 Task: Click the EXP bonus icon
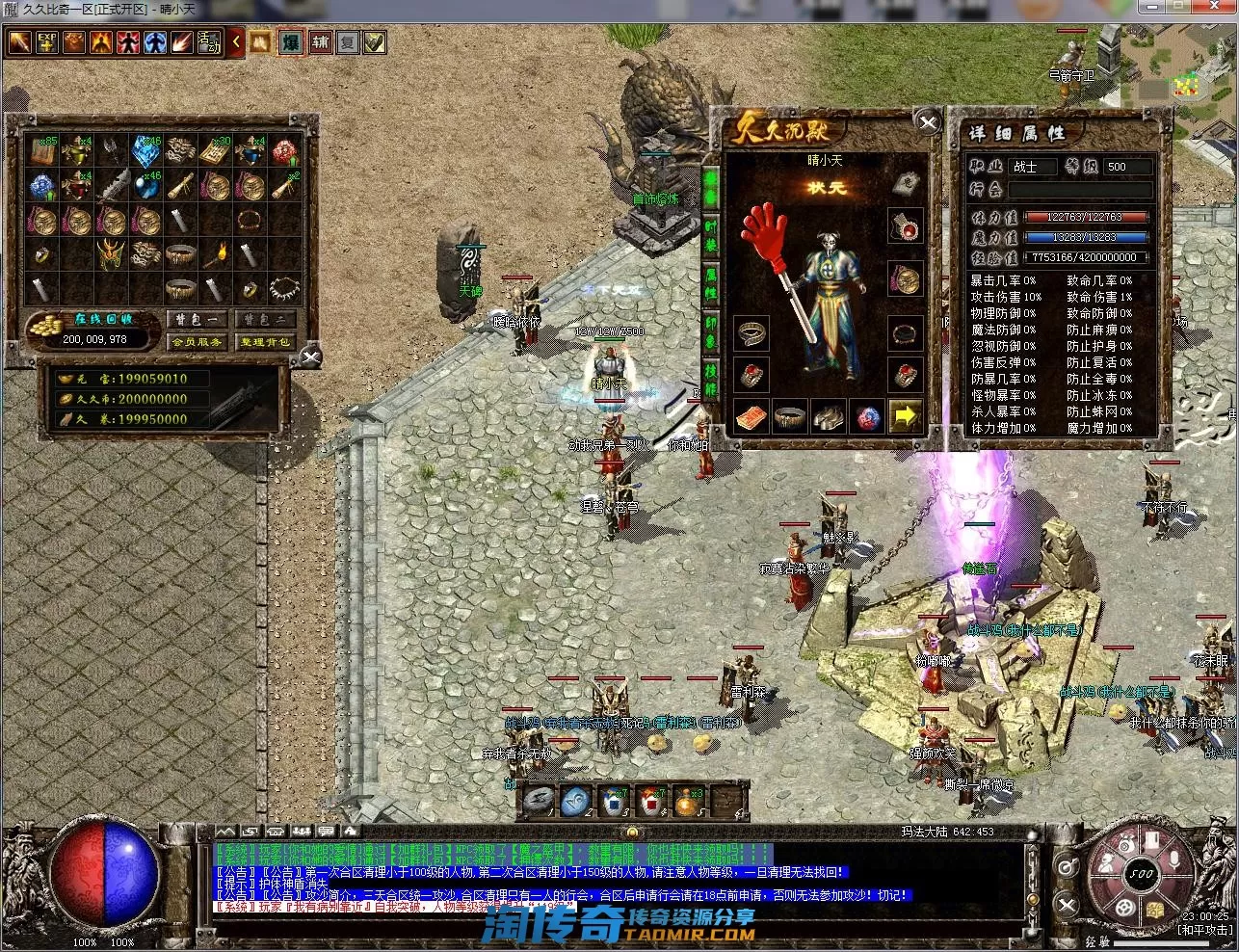tap(46, 42)
